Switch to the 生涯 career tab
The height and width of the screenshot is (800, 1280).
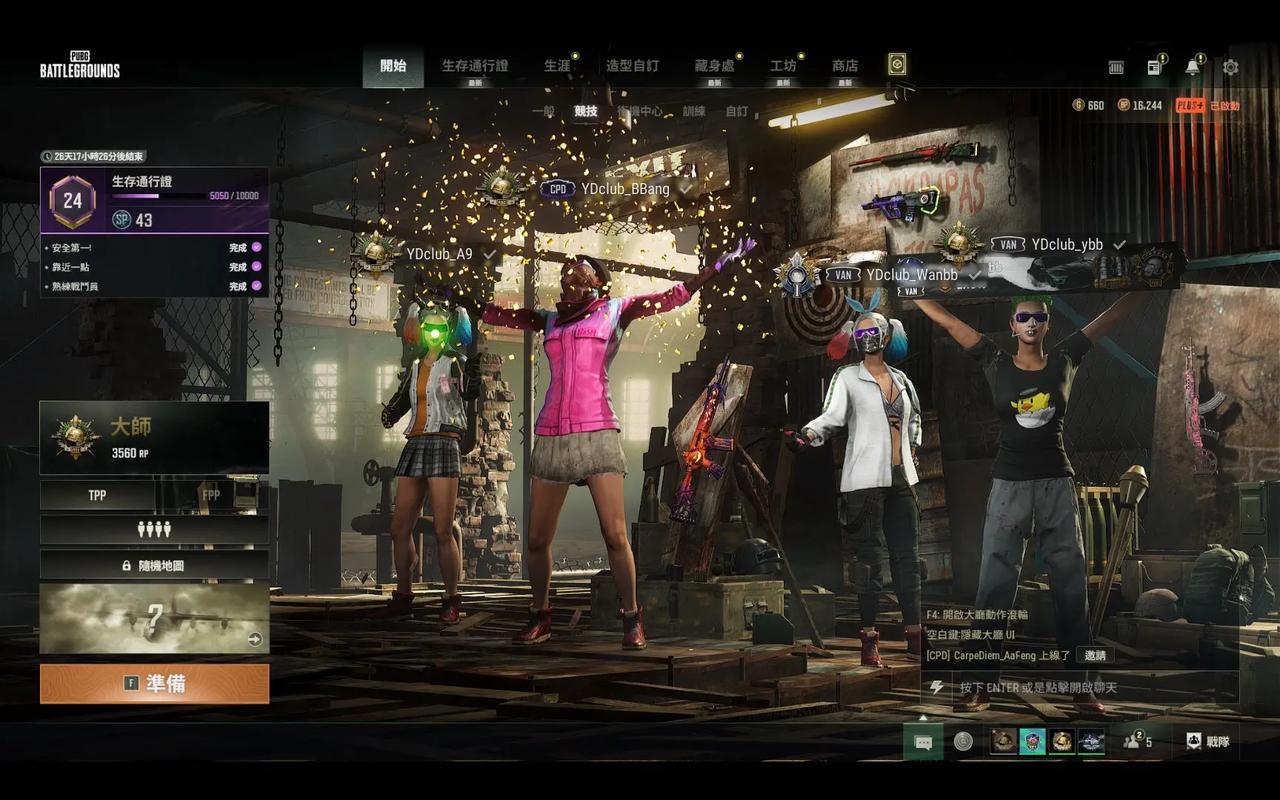tap(557, 66)
